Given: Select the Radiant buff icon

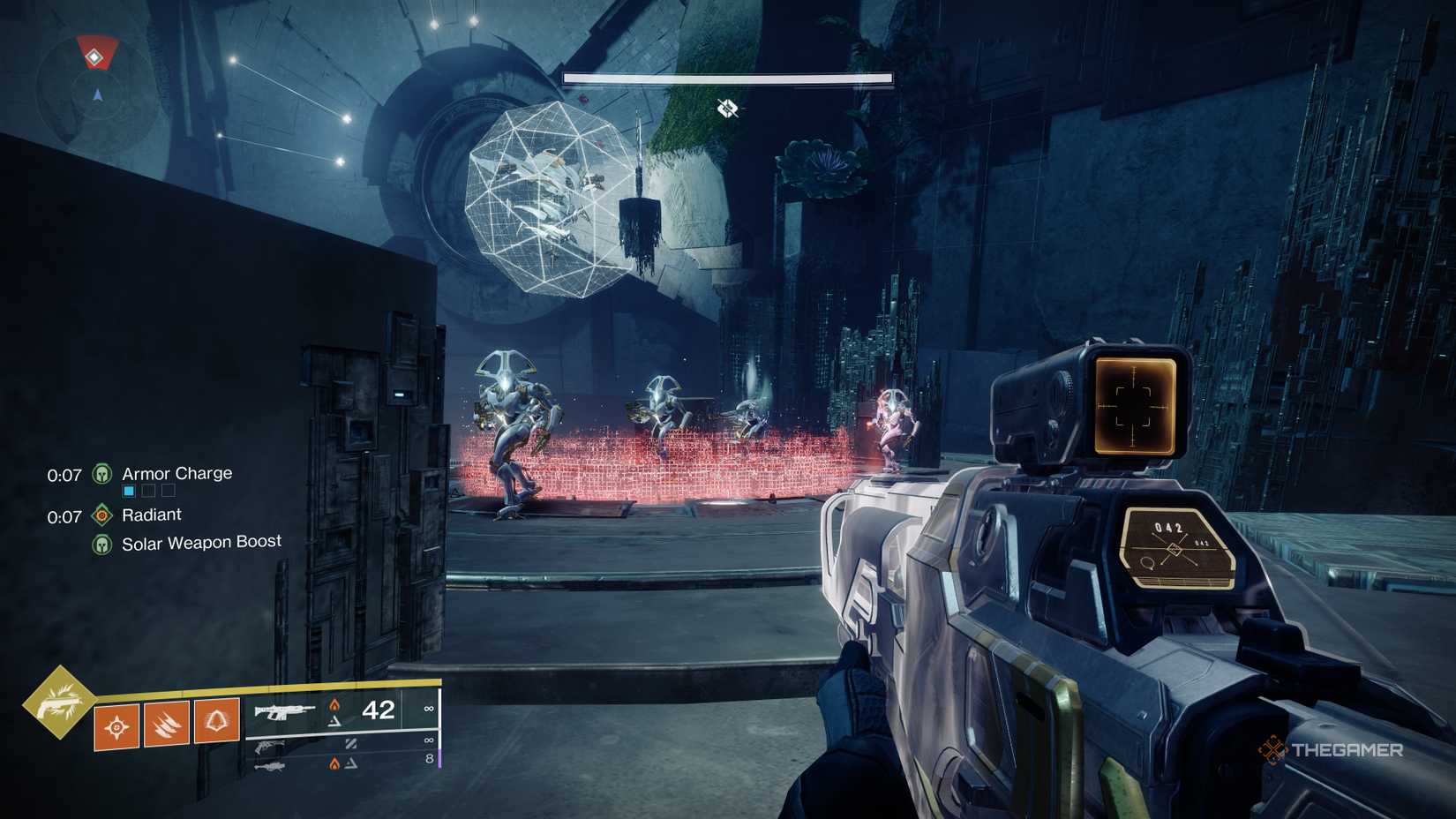Looking at the screenshot, I should coord(102,515).
